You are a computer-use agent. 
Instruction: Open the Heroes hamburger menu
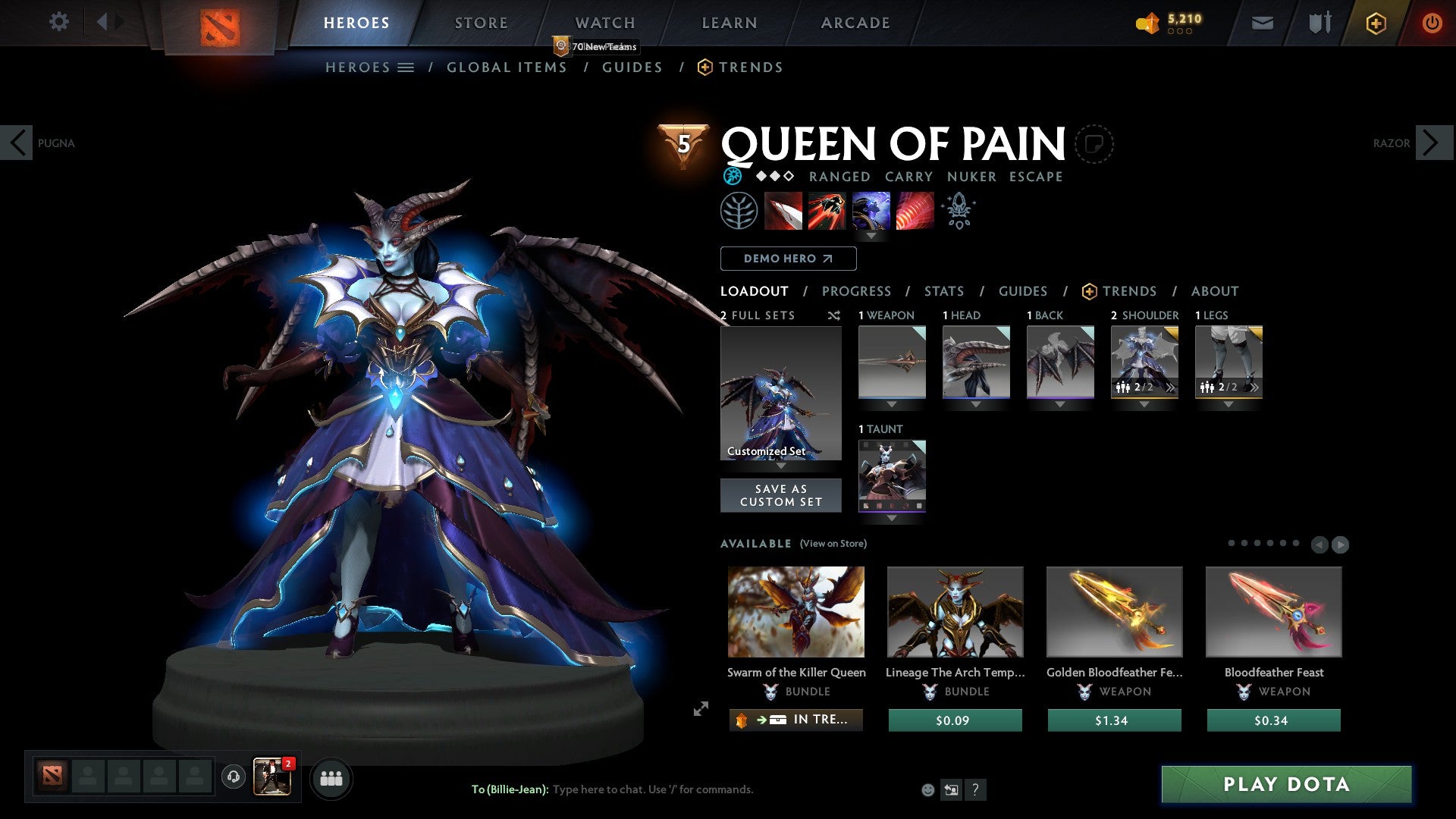click(x=406, y=67)
